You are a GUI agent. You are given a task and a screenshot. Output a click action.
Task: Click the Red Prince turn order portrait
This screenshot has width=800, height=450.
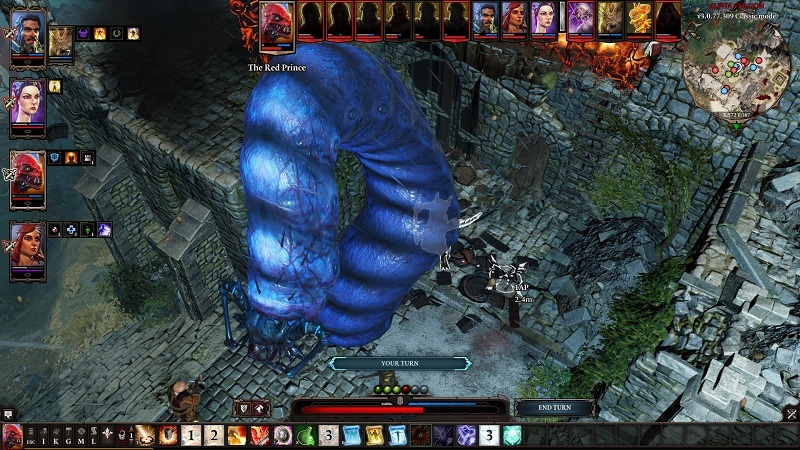[x=276, y=26]
